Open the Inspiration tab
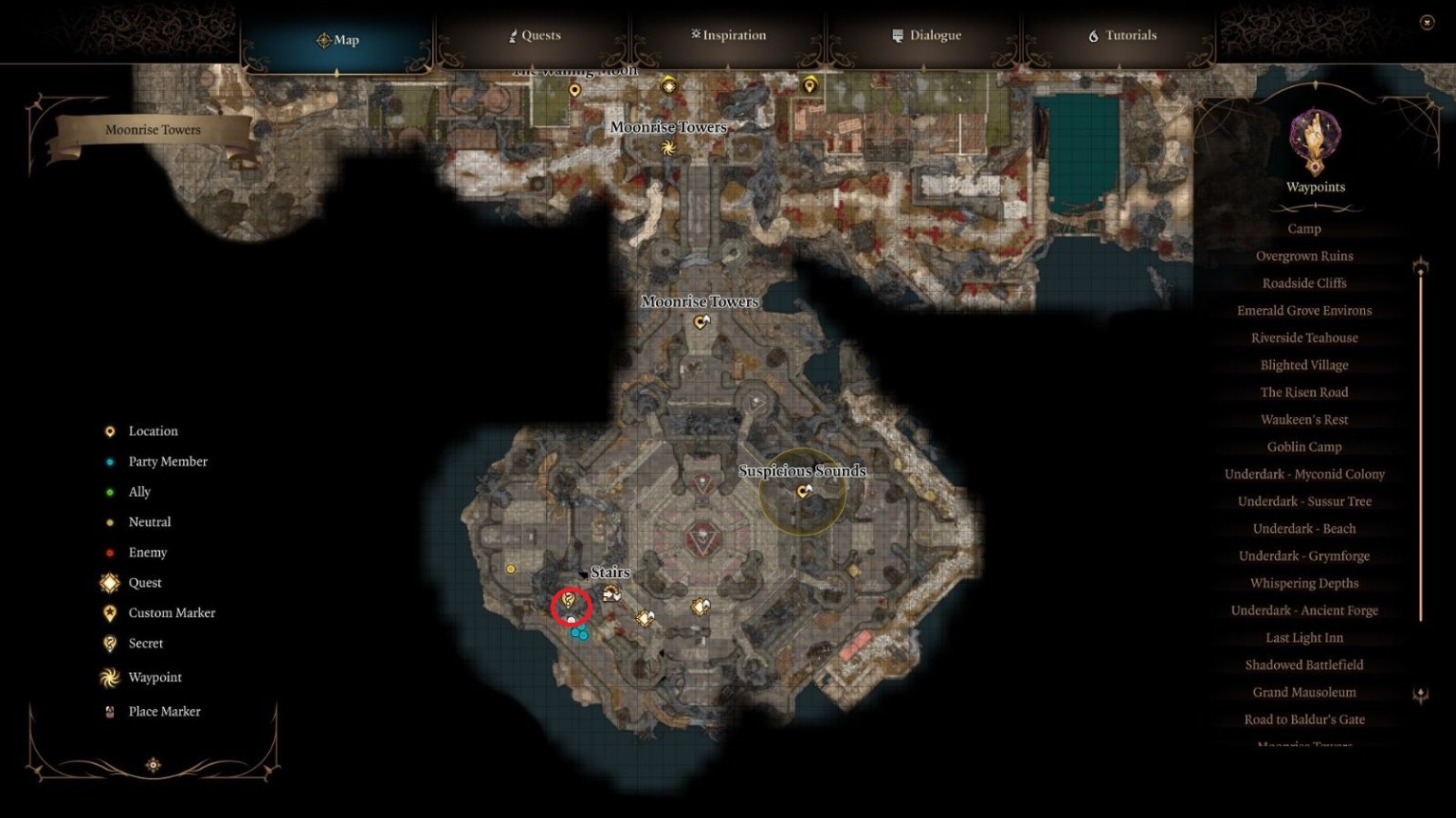Image resolution: width=1456 pixels, height=818 pixels. (x=728, y=35)
